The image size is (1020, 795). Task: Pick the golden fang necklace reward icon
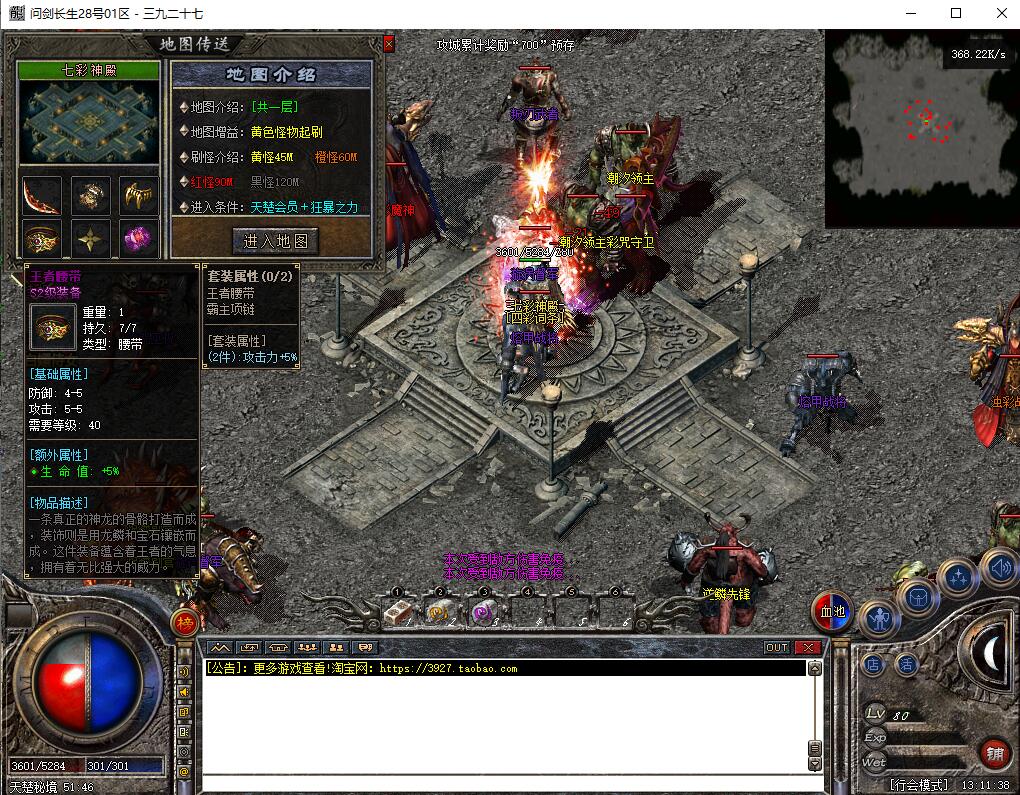[138, 196]
